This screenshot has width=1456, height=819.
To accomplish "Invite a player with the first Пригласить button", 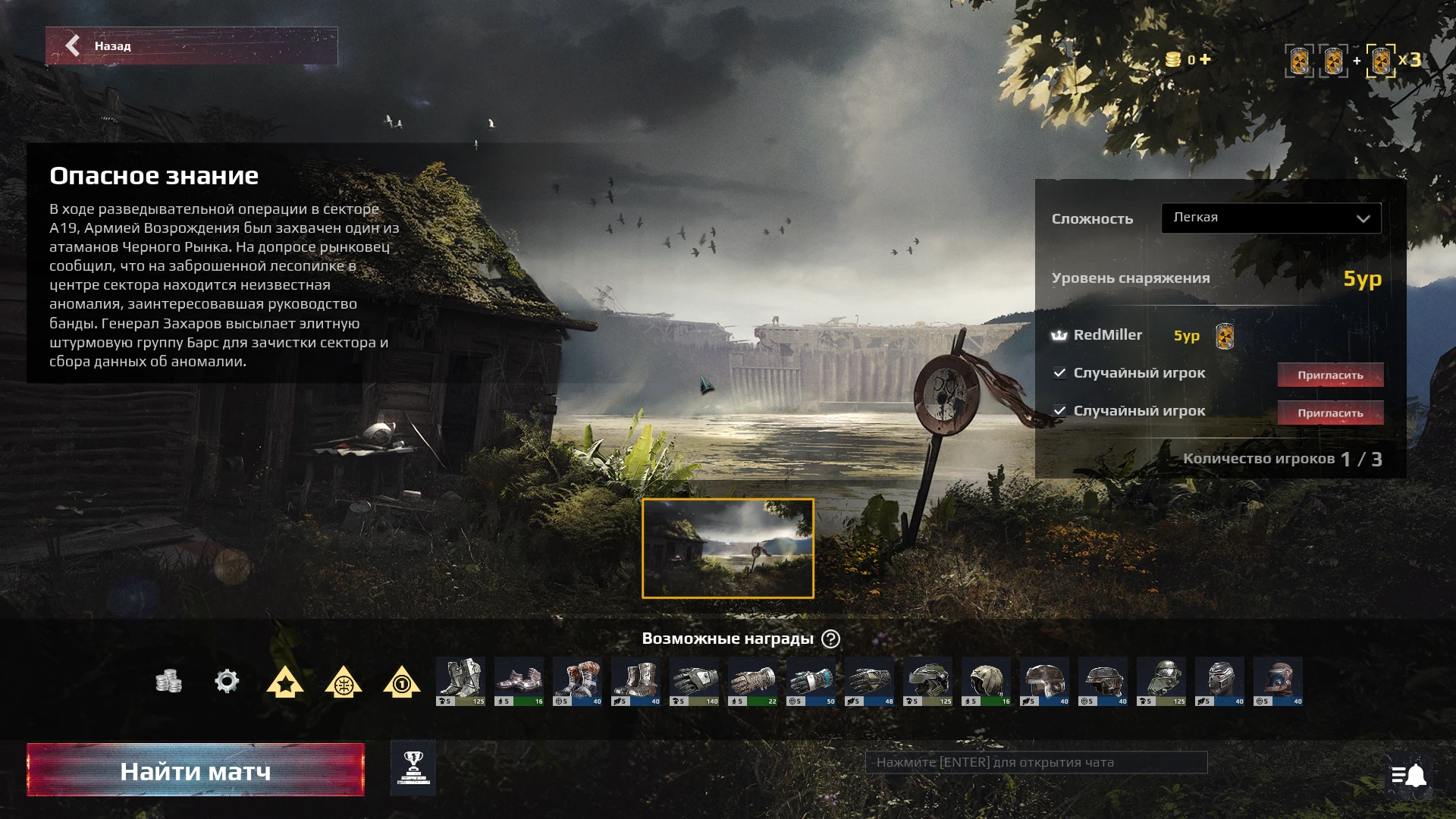I will [1331, 374].
